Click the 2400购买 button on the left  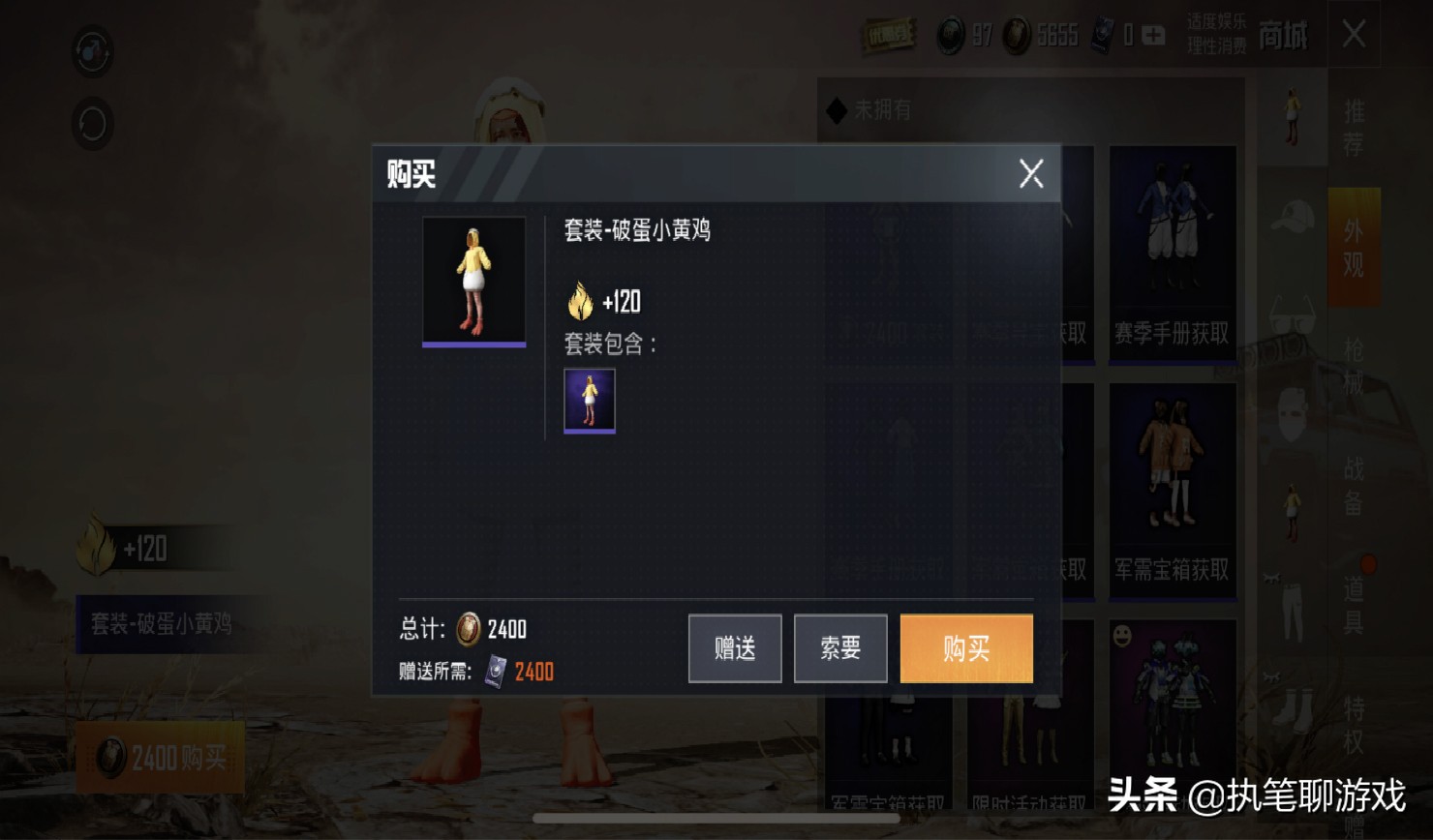(160, 758)
